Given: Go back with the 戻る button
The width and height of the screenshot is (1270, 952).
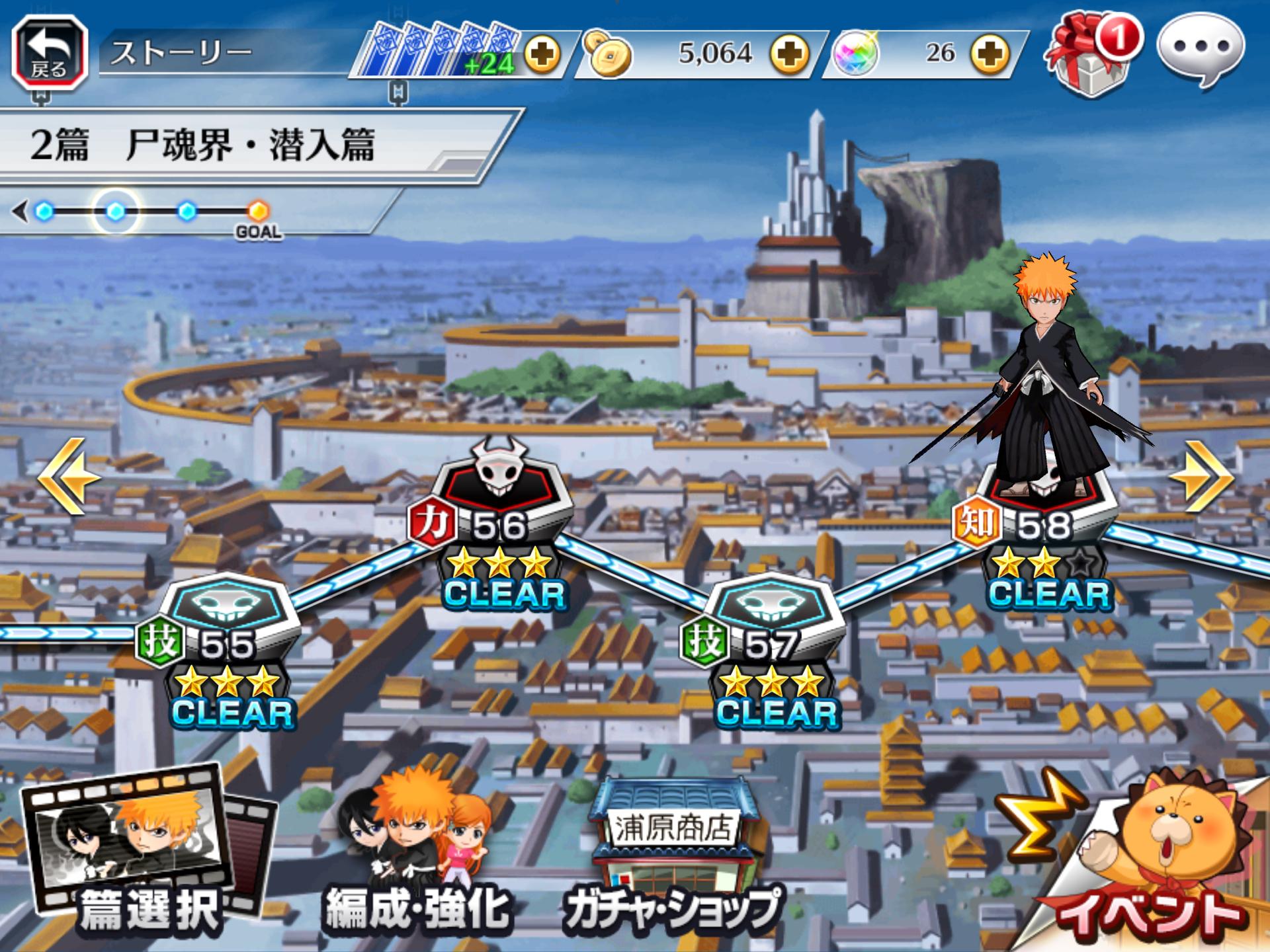Looking at the screenshot, I should click(x=50, y=53).
